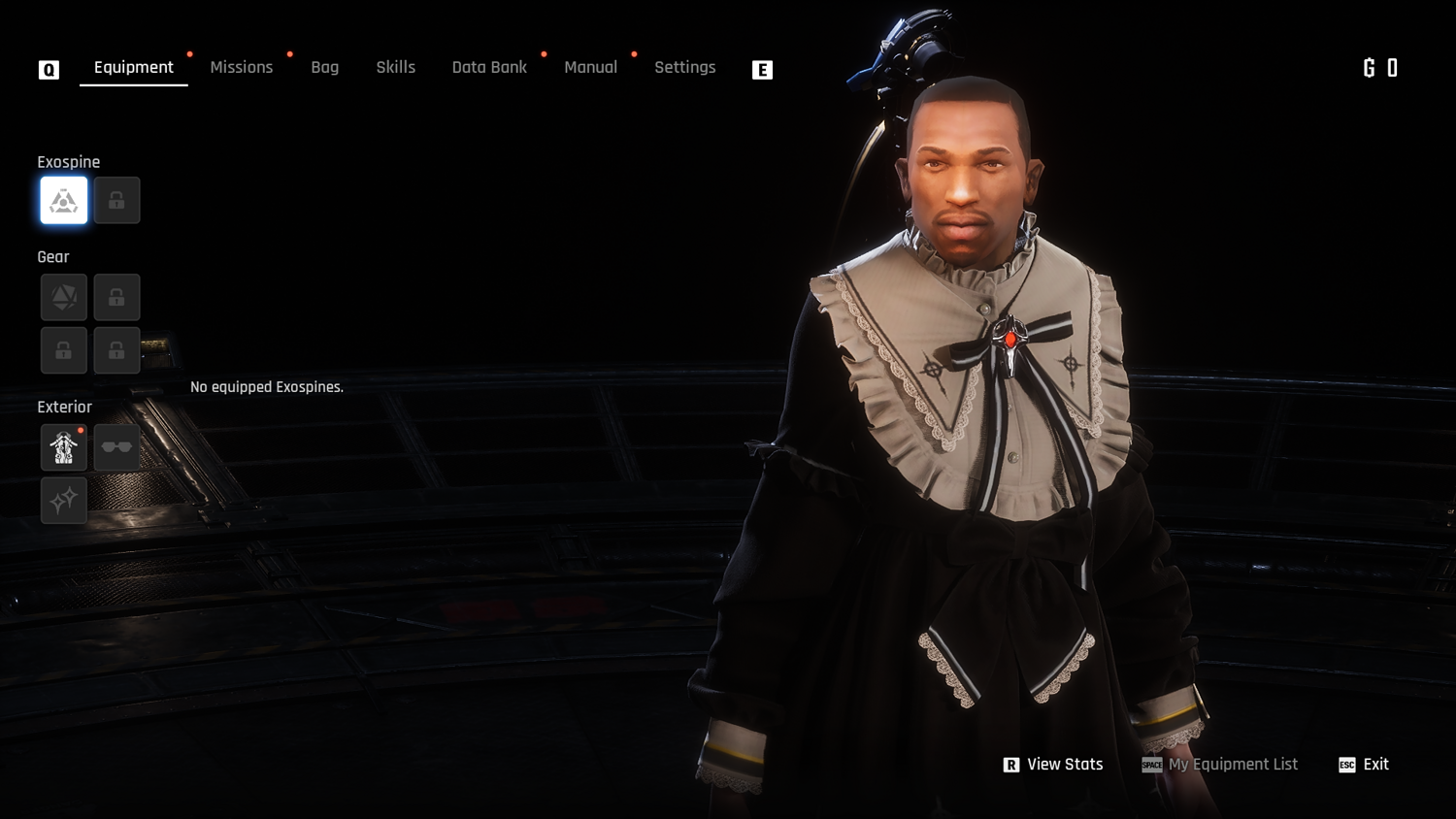The width and height of the screenshot is (1456, 819).
Task: Open My Equipment List
Action: [1220, 765]
